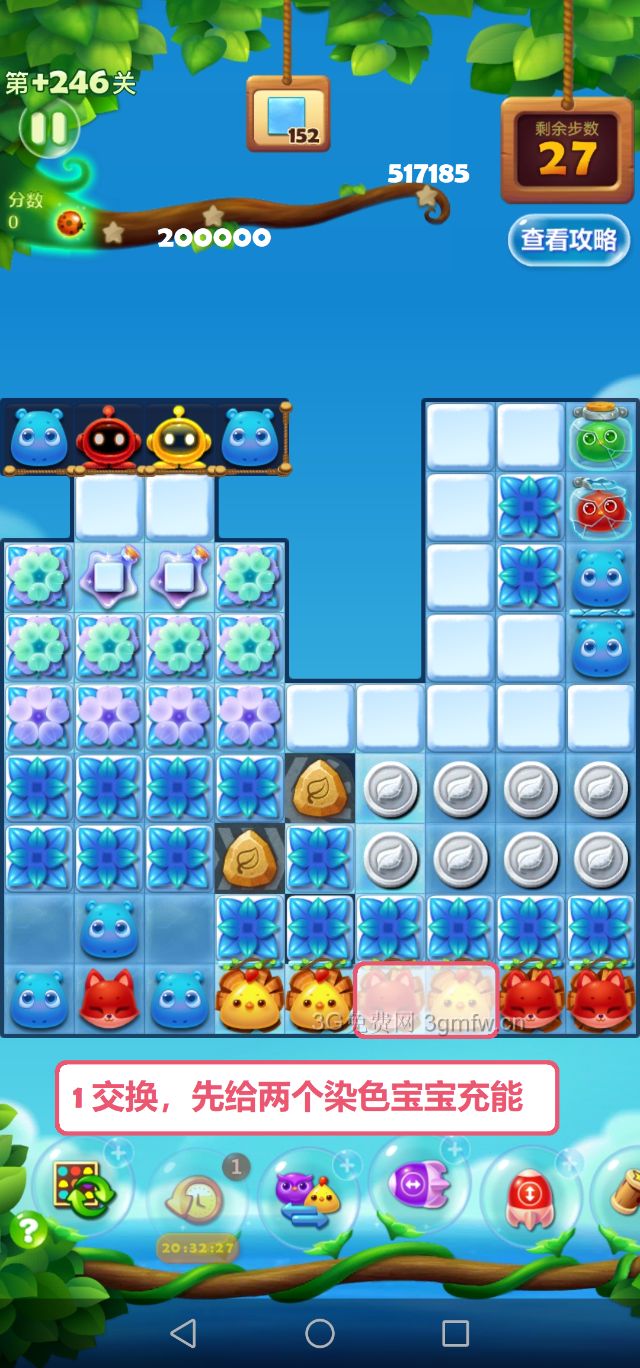Tap the red creature in cracked jar
The height and width of the screenshot is (1368, 640).
click(602, 507)
